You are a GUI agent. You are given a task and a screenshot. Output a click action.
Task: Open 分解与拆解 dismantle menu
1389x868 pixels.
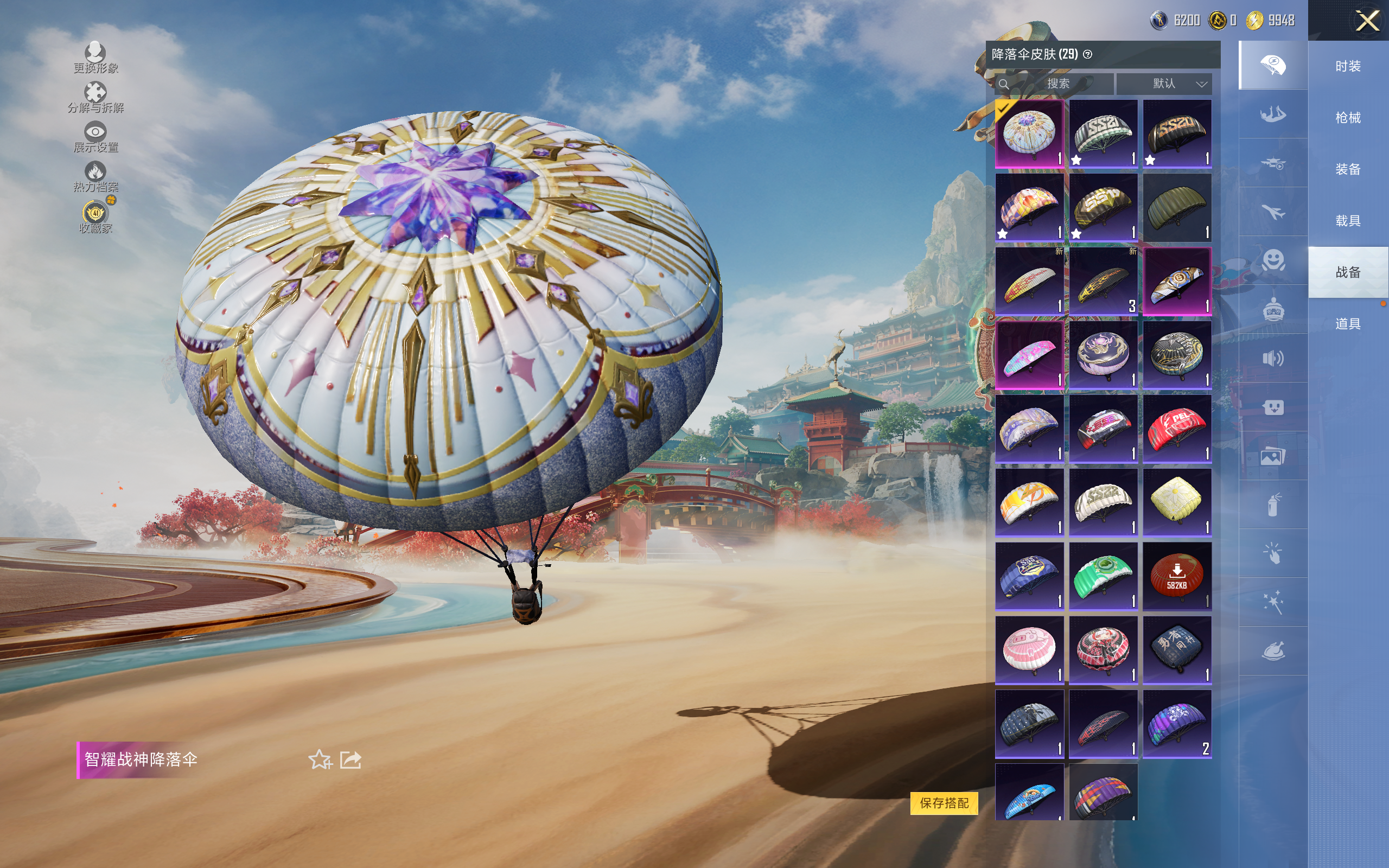[x=95, y=97]
